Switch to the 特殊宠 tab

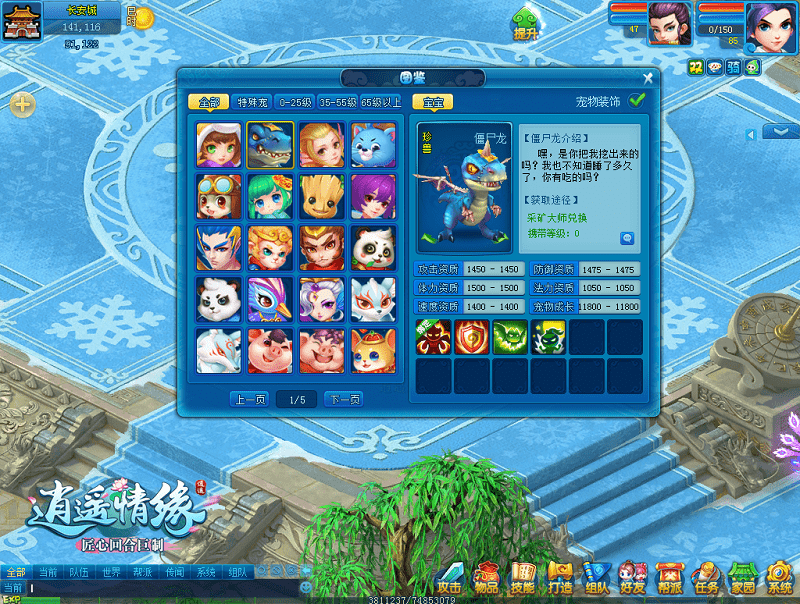(x=251, y=102)
